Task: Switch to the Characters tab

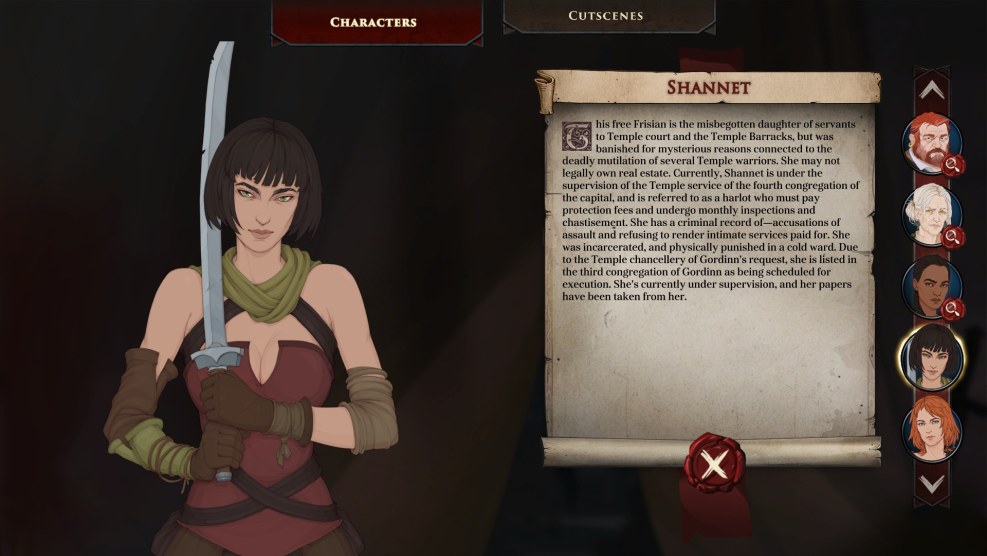Action: coord(373,21)
